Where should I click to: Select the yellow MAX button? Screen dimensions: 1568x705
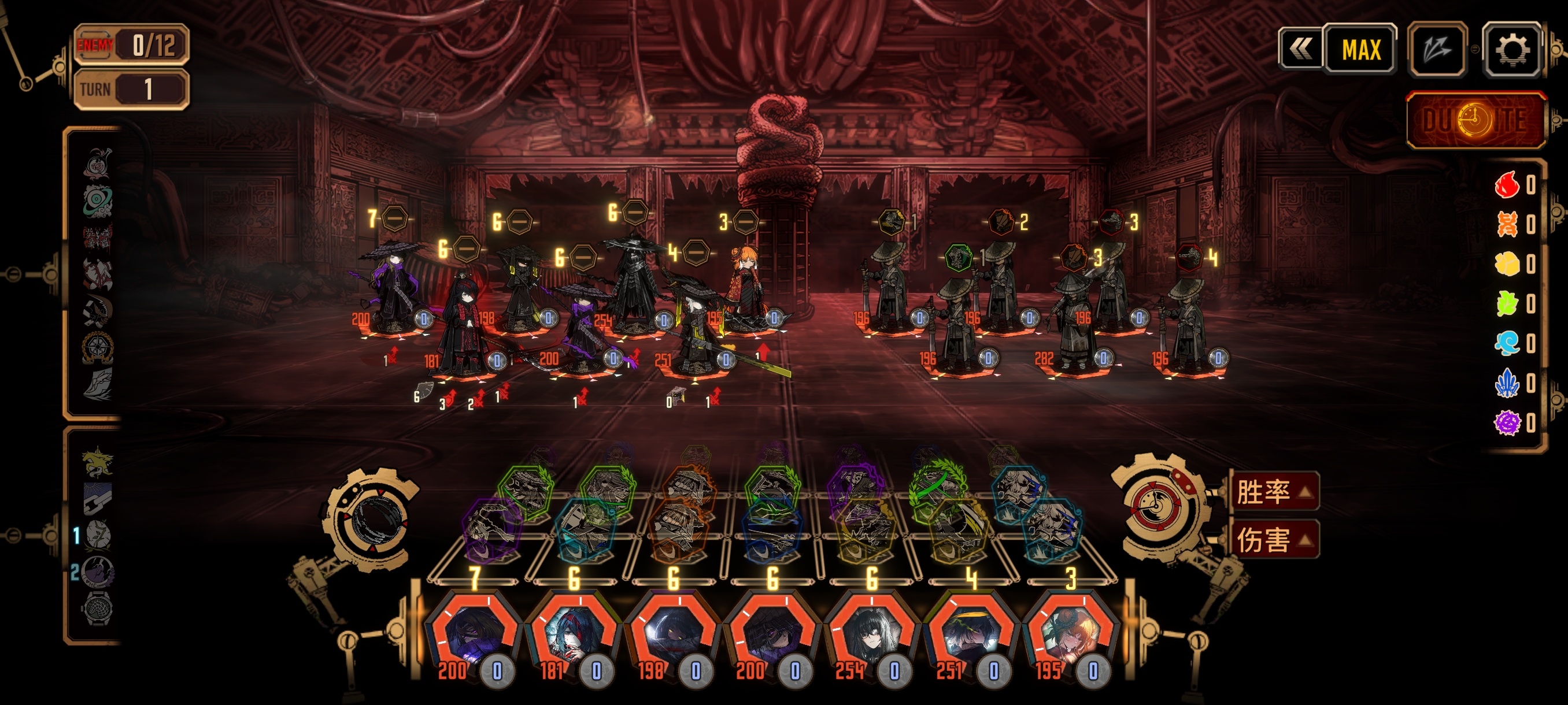point(1360,49)
